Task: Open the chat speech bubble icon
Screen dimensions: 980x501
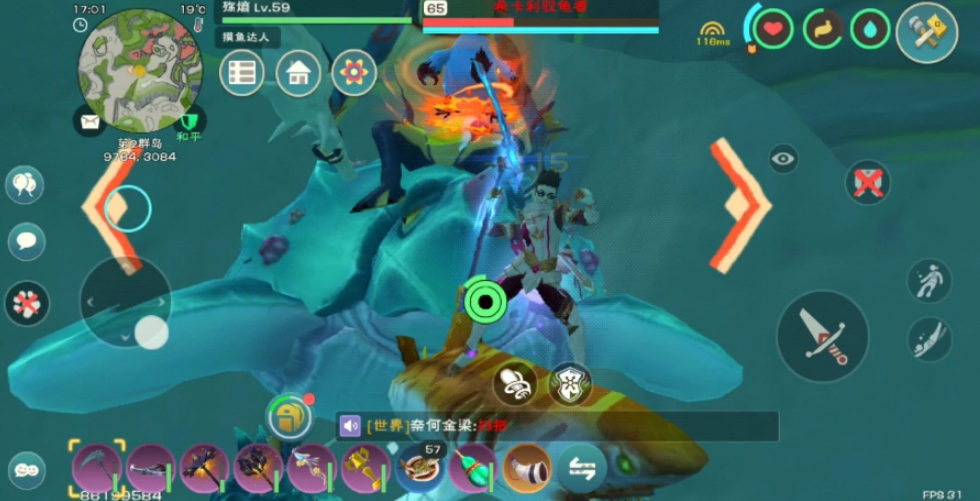Action: pos(26,241)
